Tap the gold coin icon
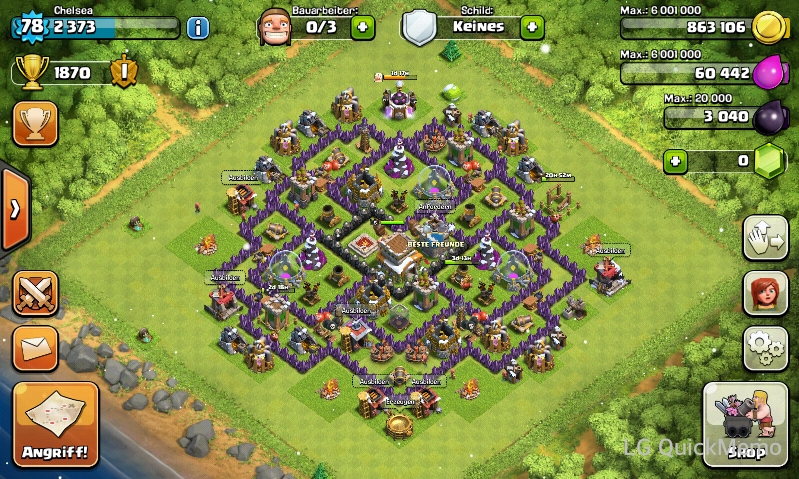 (768, 27)
